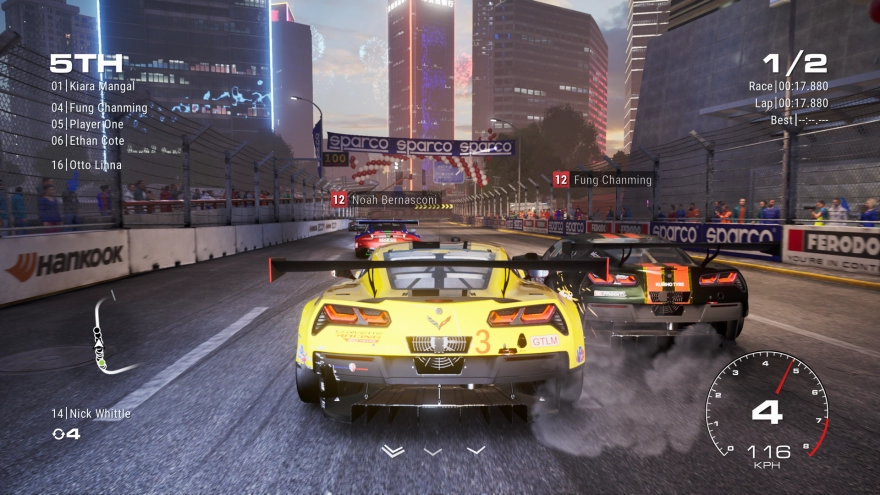This screenshot has height=495, width=880.
Task: Click the Fung Chanming name tag above the car
Action: click(604, 180)
